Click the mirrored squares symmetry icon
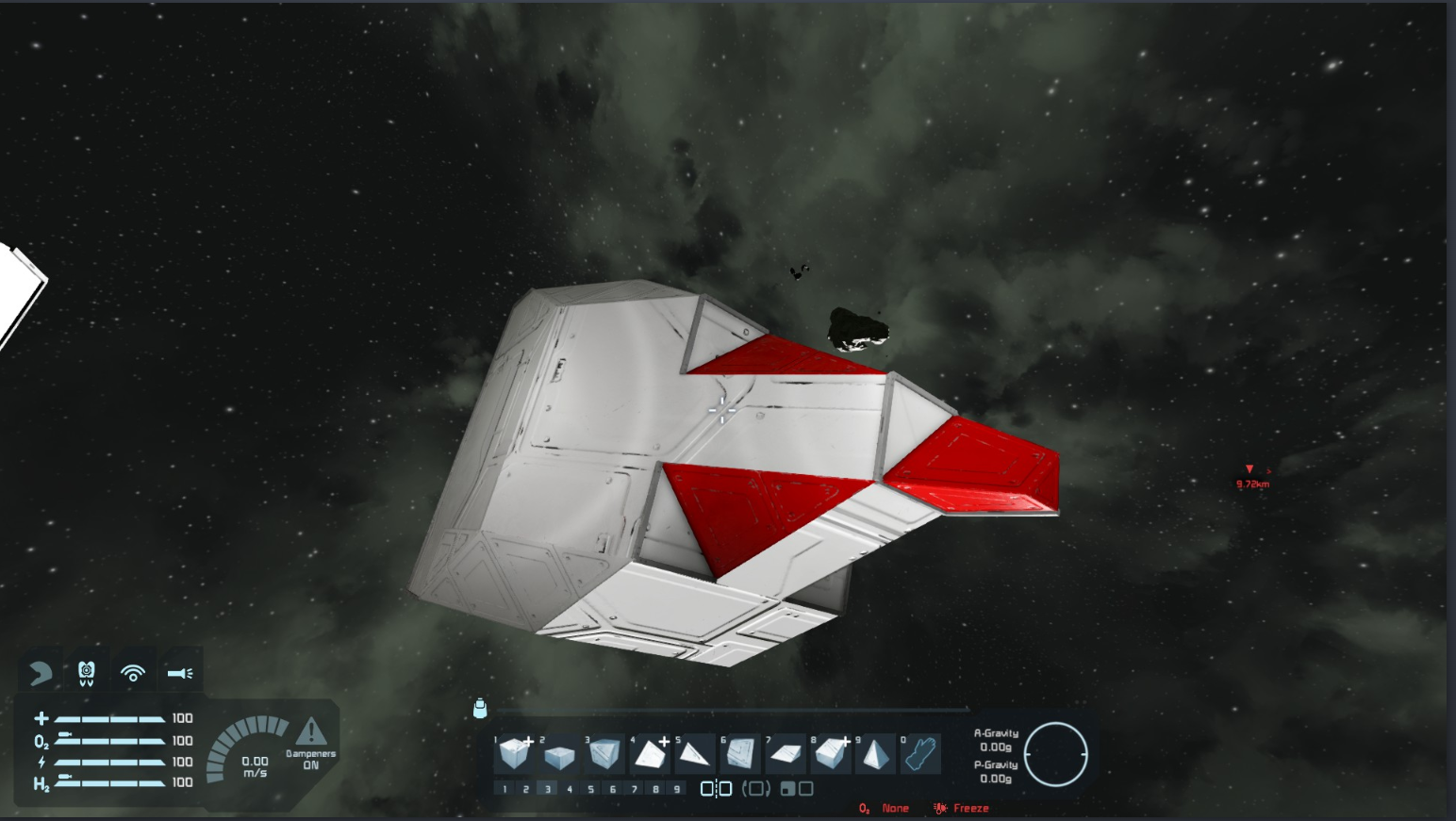Viewport: 1456px width, 821px height. pyautogui.click(x=716, y=789)
